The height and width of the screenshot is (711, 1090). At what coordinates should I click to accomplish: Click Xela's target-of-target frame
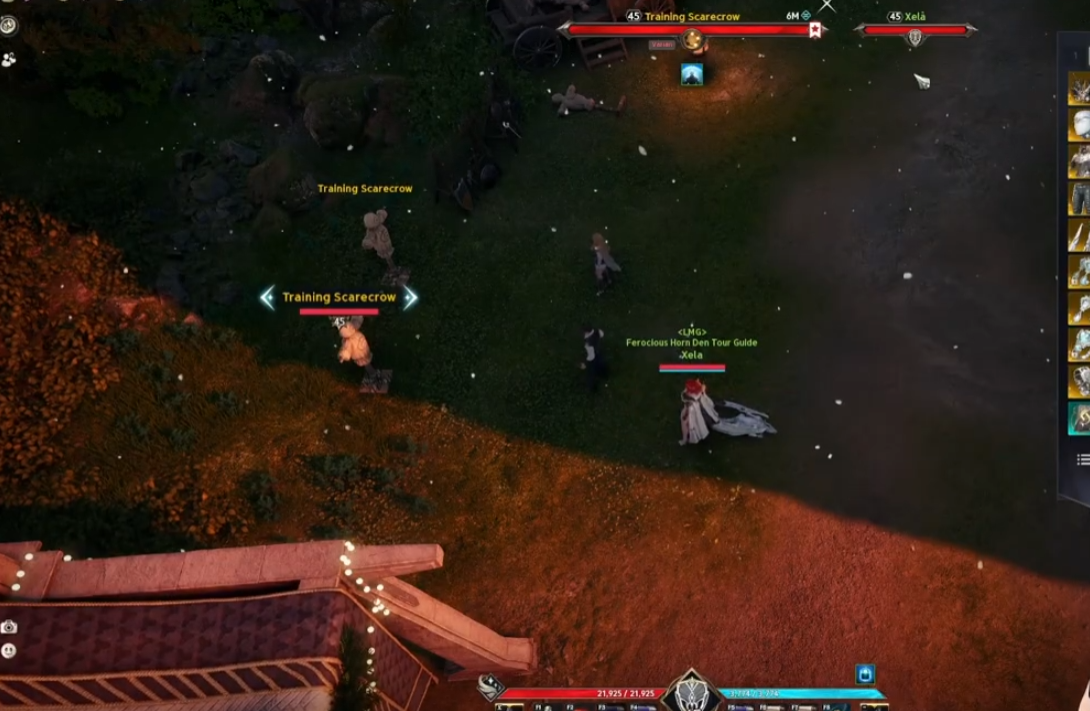[915, 31]
